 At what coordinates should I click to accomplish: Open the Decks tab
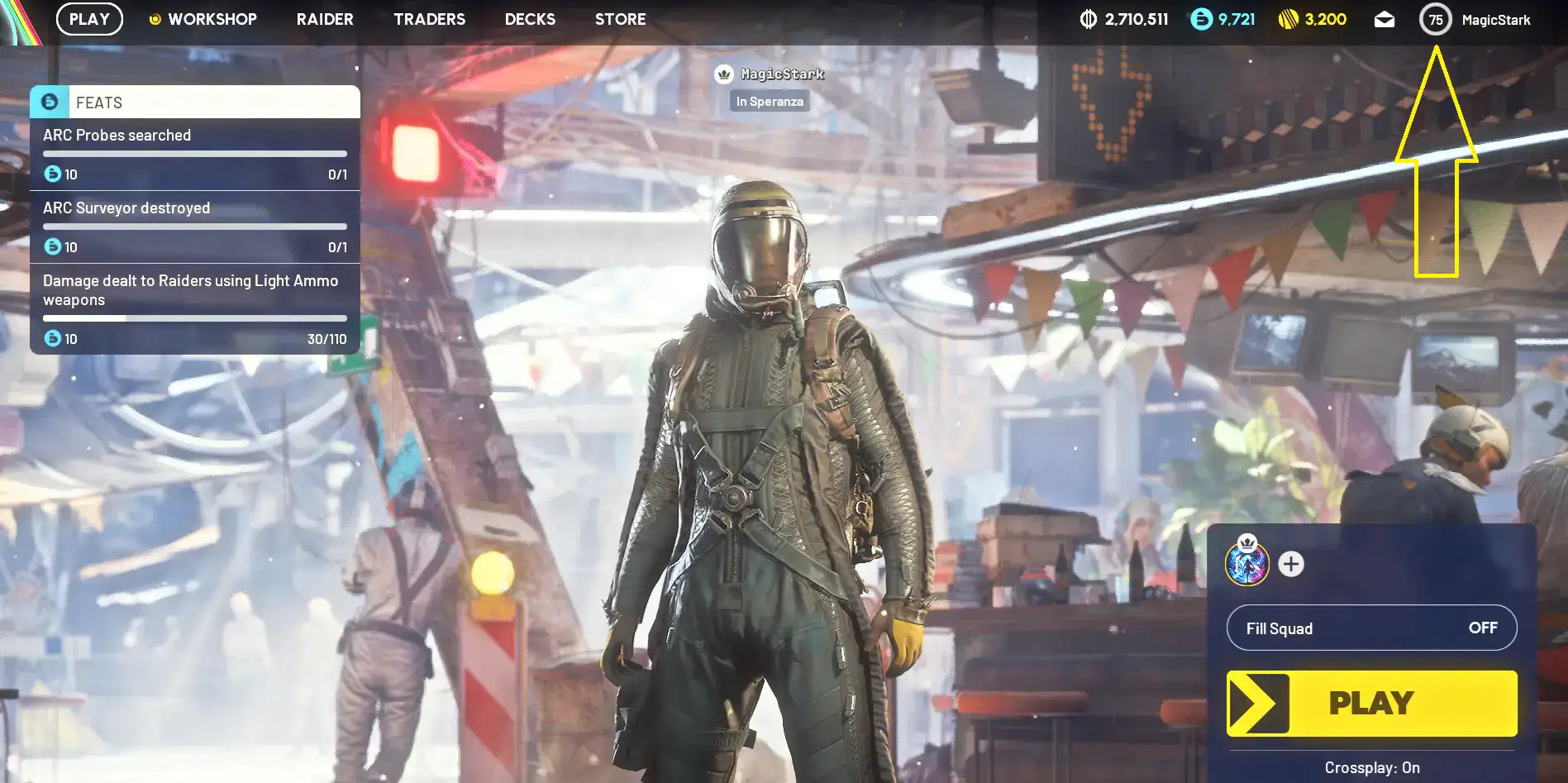529,19
